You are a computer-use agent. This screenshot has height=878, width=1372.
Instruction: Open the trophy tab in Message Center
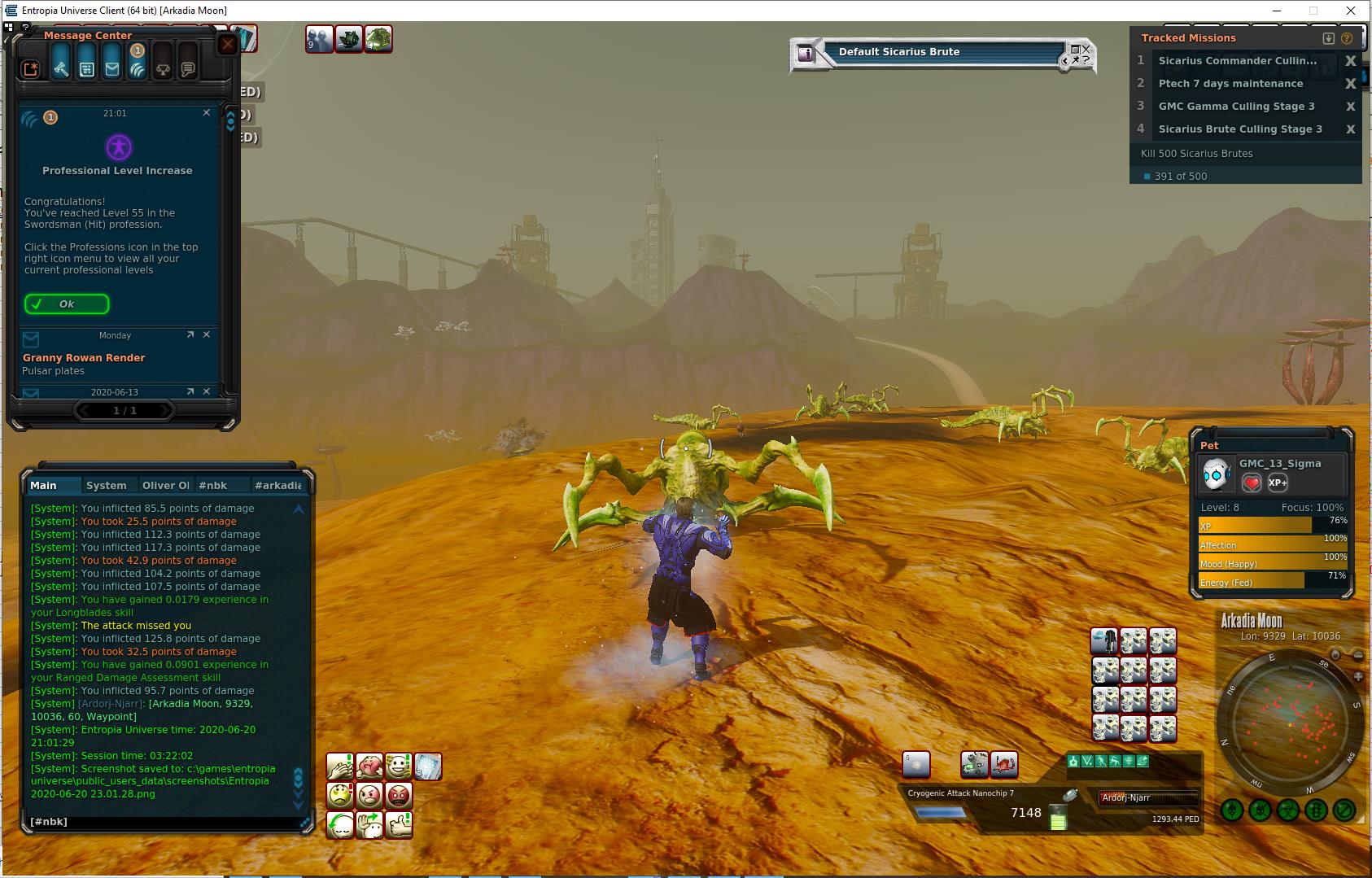pyautogui.click(x=163, y=69)
